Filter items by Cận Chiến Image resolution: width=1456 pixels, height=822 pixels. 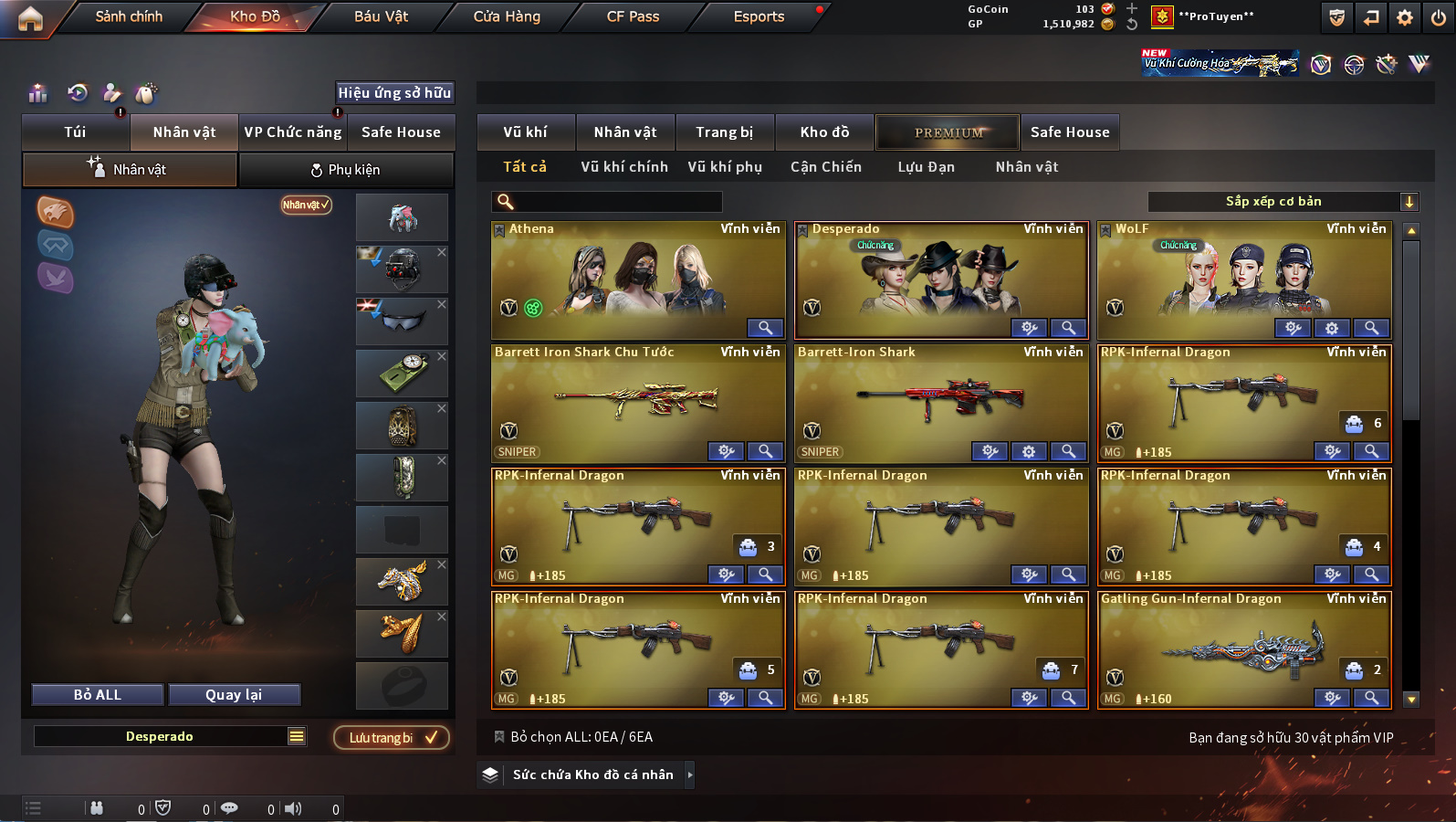point(825,167)
